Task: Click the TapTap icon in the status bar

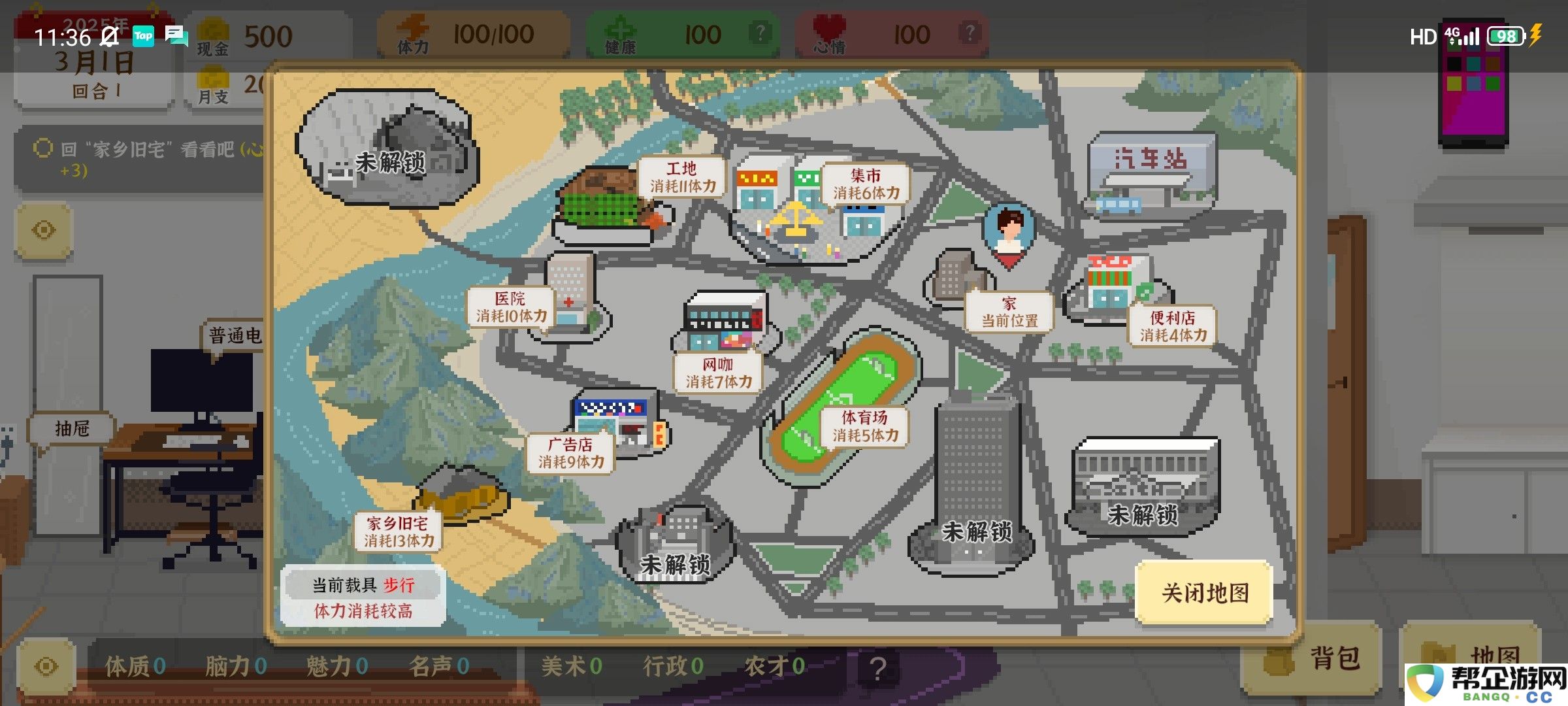Action: point(144,36)
